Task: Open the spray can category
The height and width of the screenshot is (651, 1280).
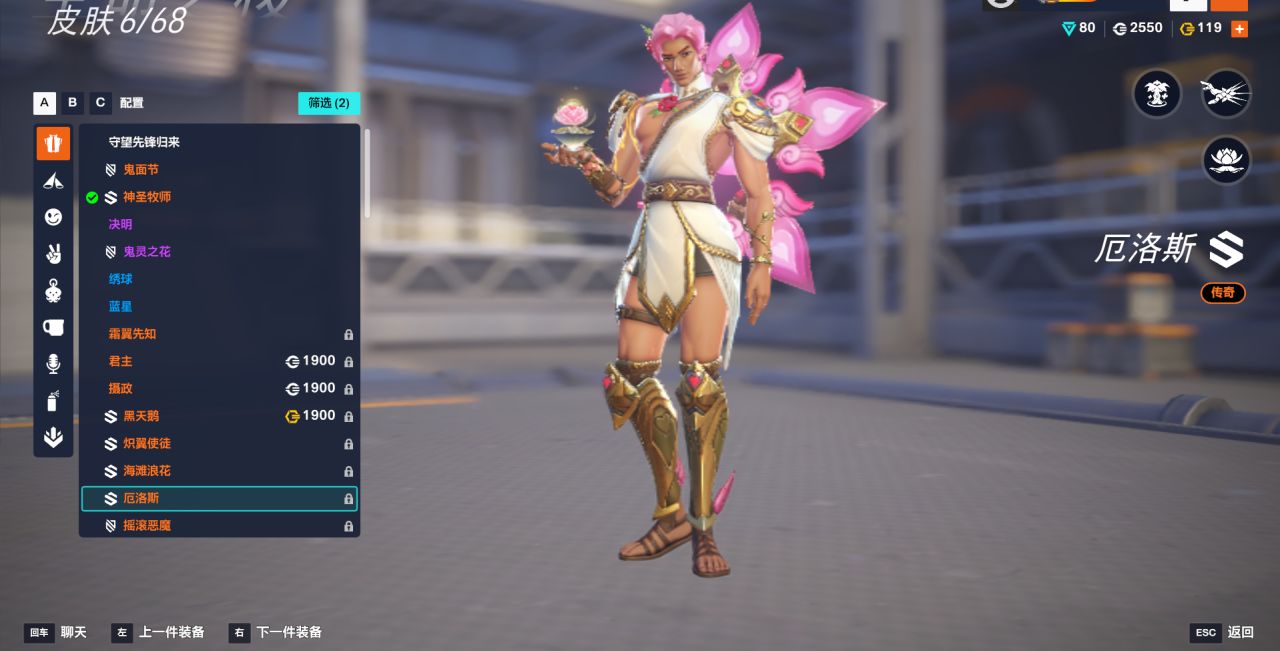Action: [x=54, y=401]
